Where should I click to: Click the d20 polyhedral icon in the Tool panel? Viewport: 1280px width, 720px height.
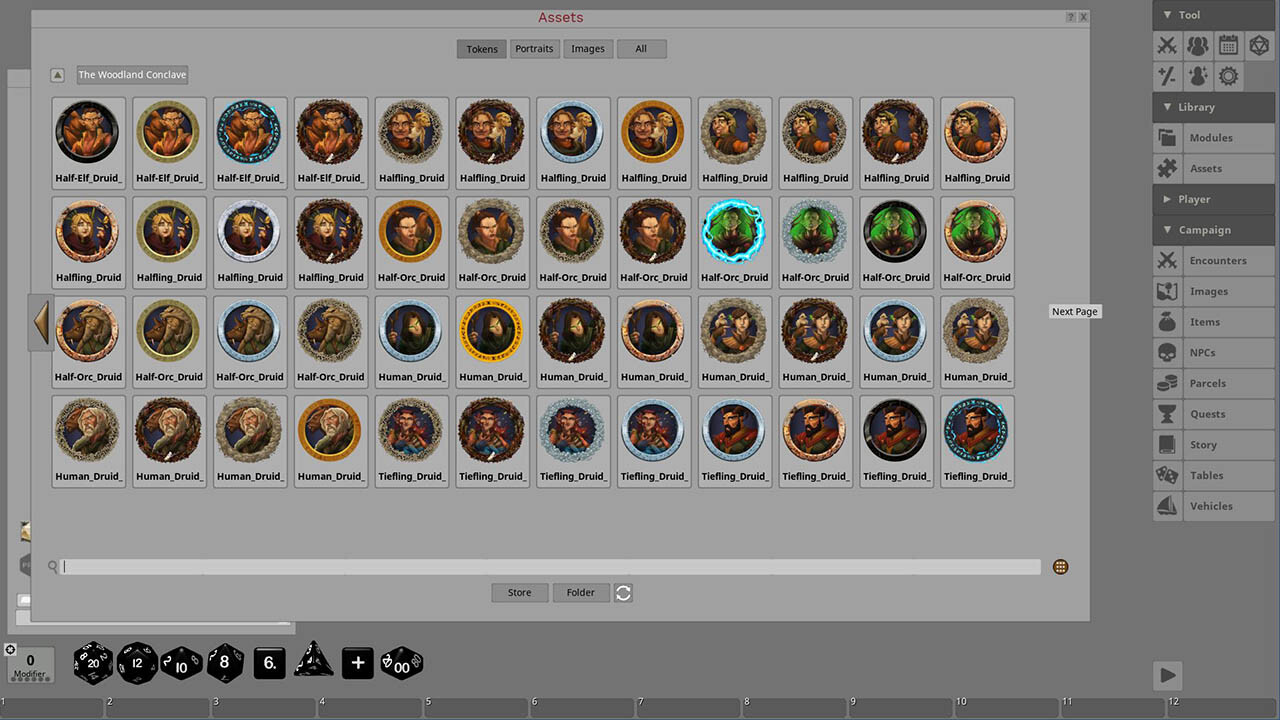click(x=1258, y=45)
